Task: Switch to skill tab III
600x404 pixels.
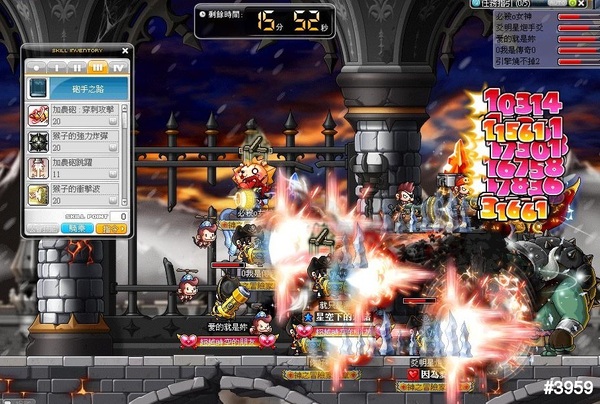Action: 98,66
